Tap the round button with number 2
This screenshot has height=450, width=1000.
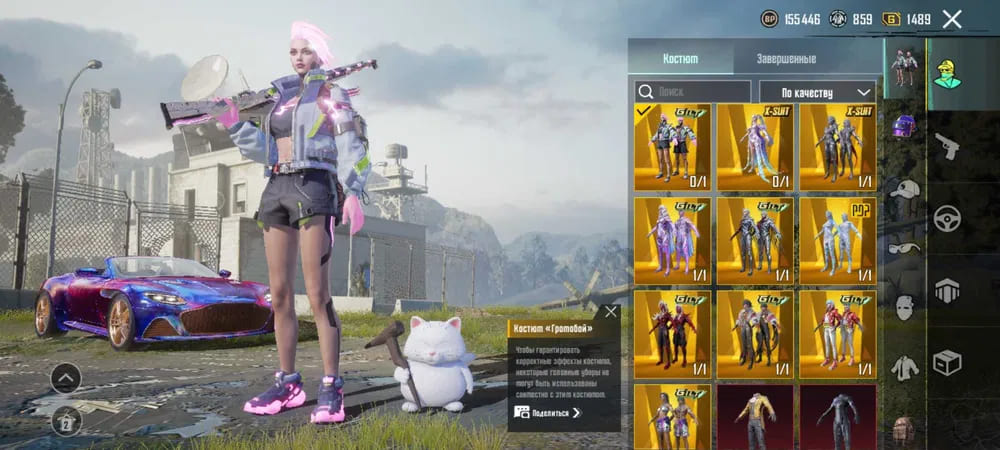[x=66, y=420]
